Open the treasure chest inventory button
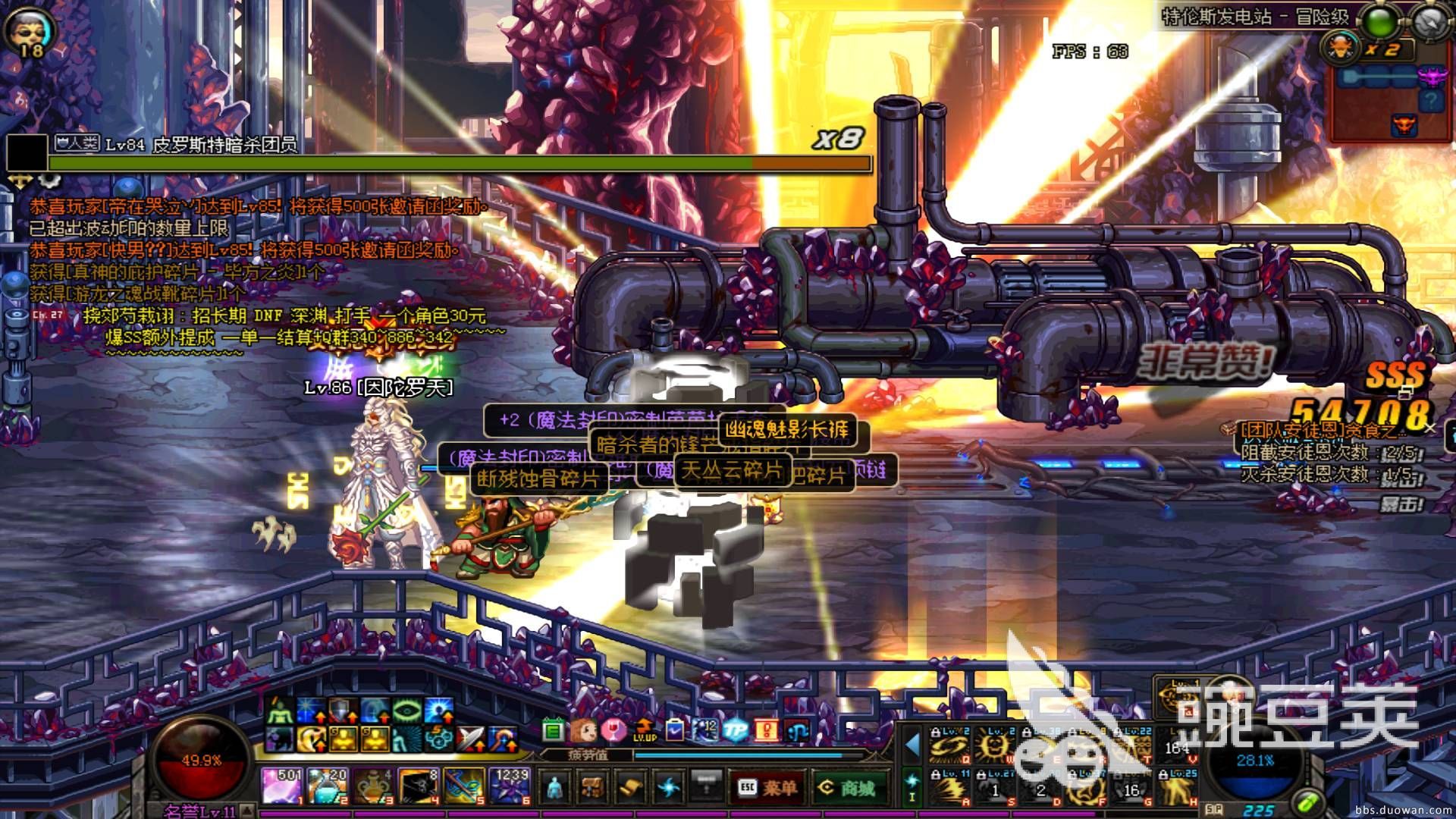 593,787
